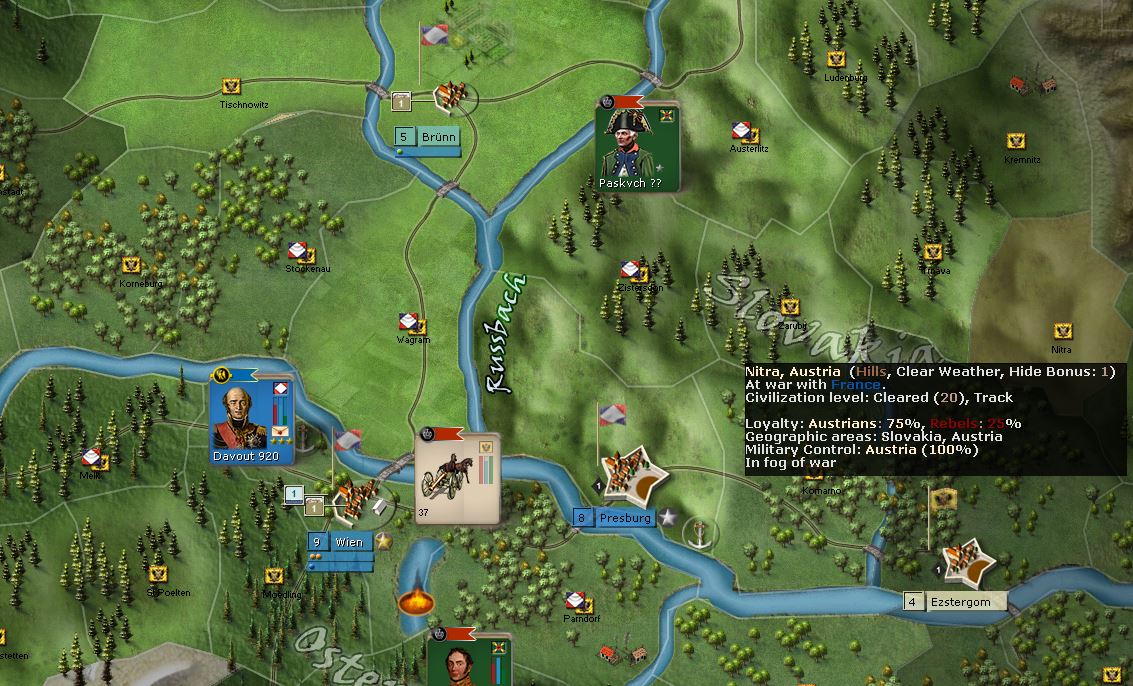This screenshot has height=686, width=1133.
Task: Click the Brünn city label
Action: coord(438,138)
